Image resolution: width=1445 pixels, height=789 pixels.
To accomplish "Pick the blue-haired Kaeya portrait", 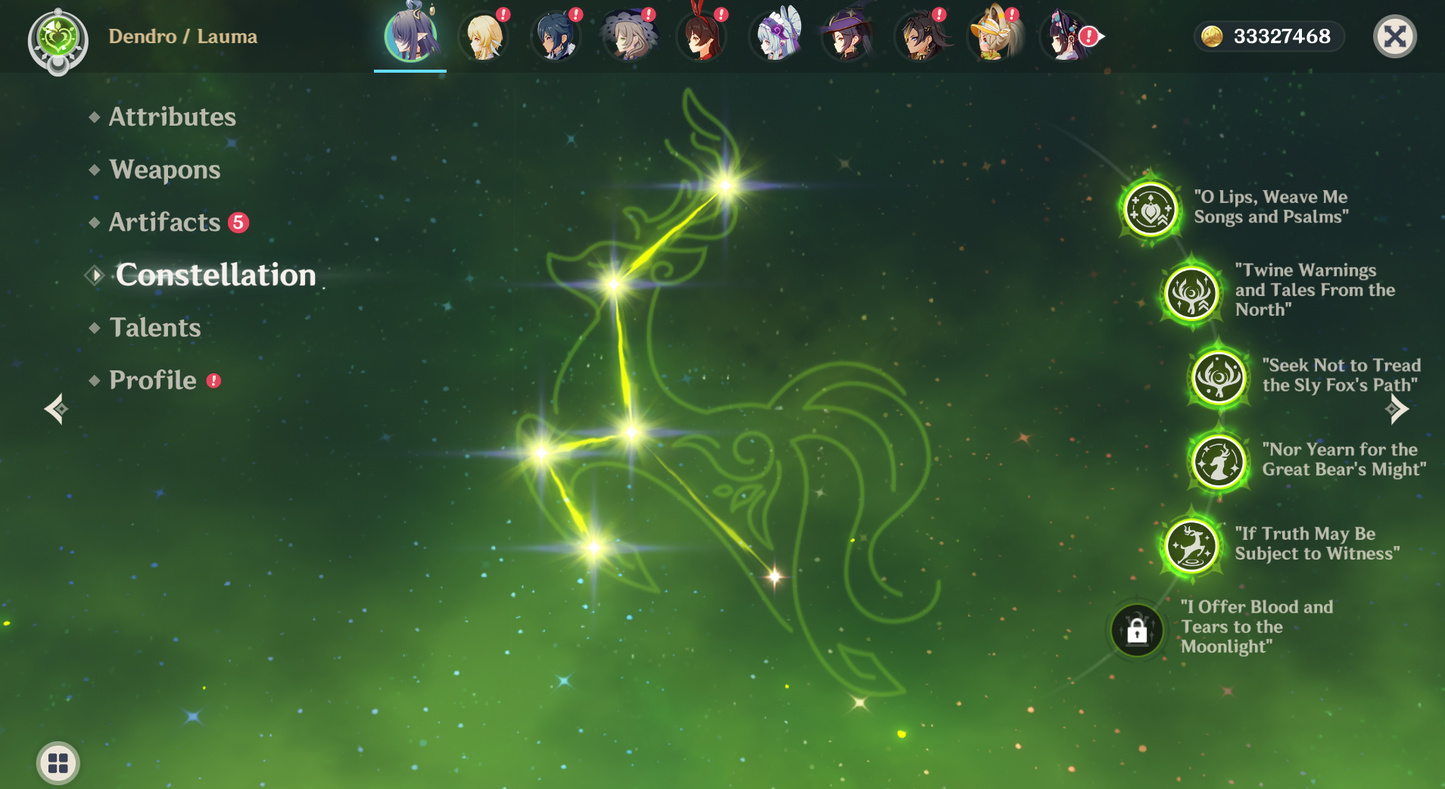I will click(555, 37).
